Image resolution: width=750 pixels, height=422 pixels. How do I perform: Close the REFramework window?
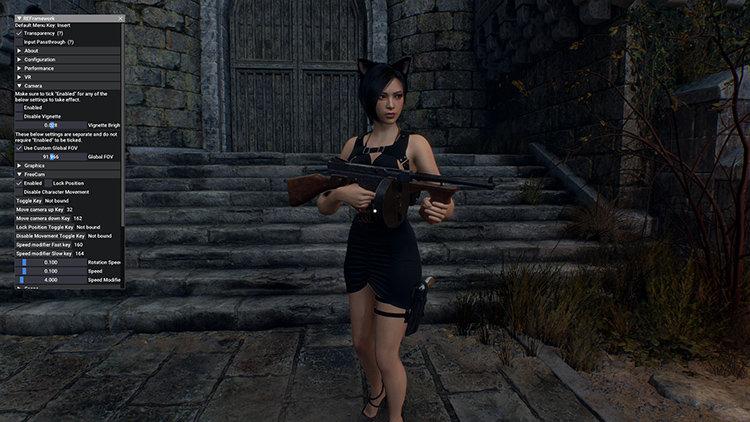[121, 18]
